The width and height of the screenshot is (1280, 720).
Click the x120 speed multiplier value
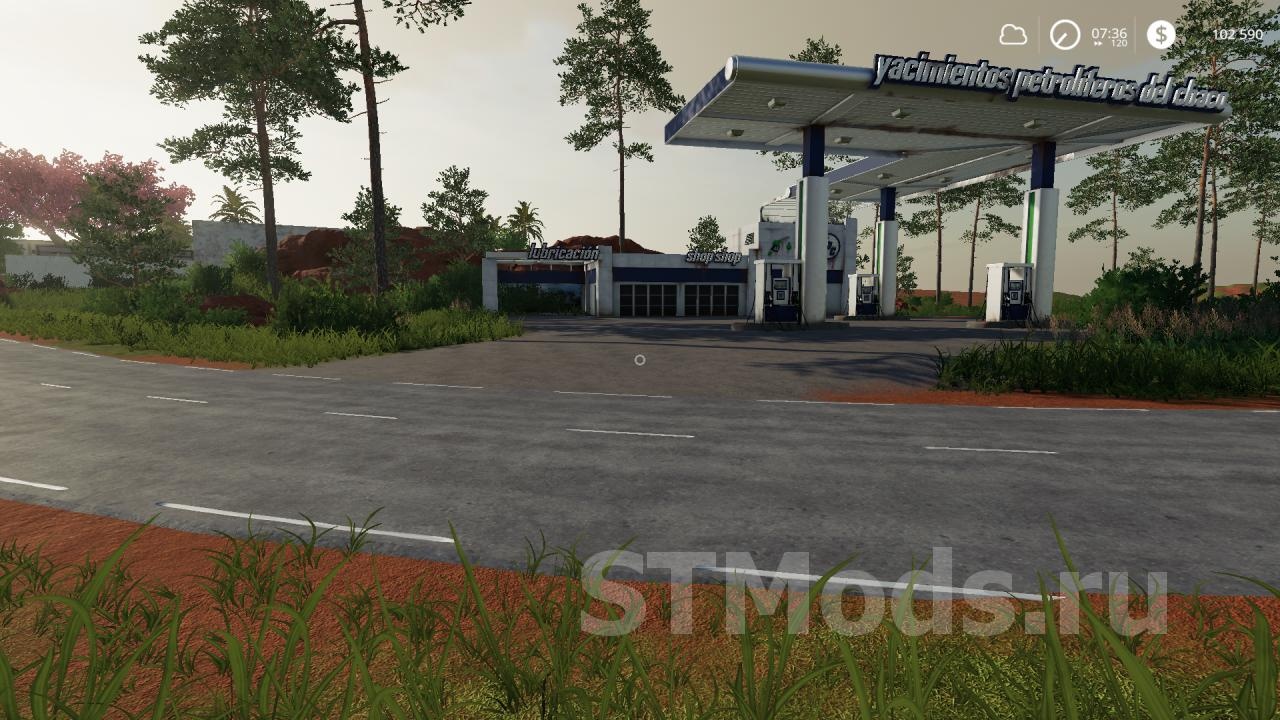click(x=1120, y=45)
